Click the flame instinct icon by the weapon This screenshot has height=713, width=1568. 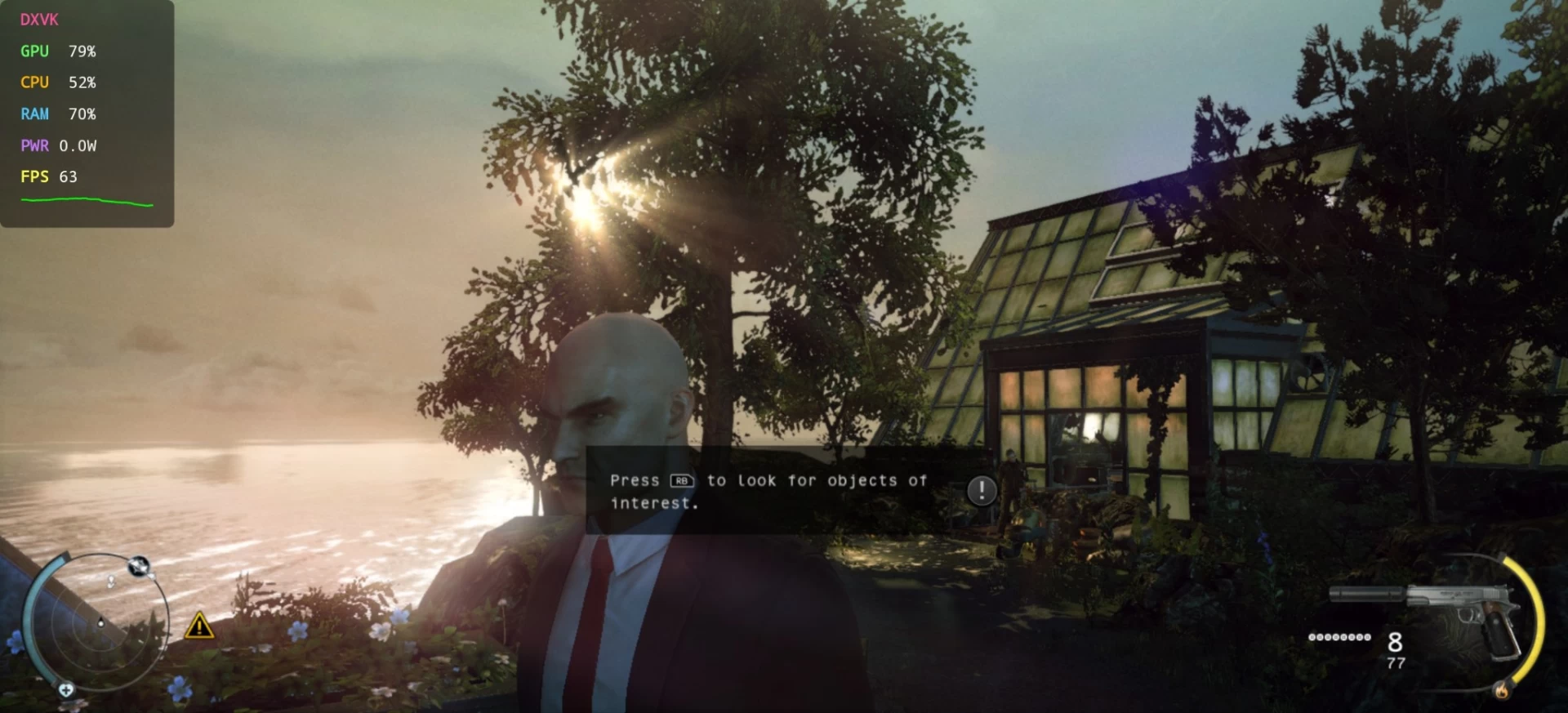point(1501,690)
